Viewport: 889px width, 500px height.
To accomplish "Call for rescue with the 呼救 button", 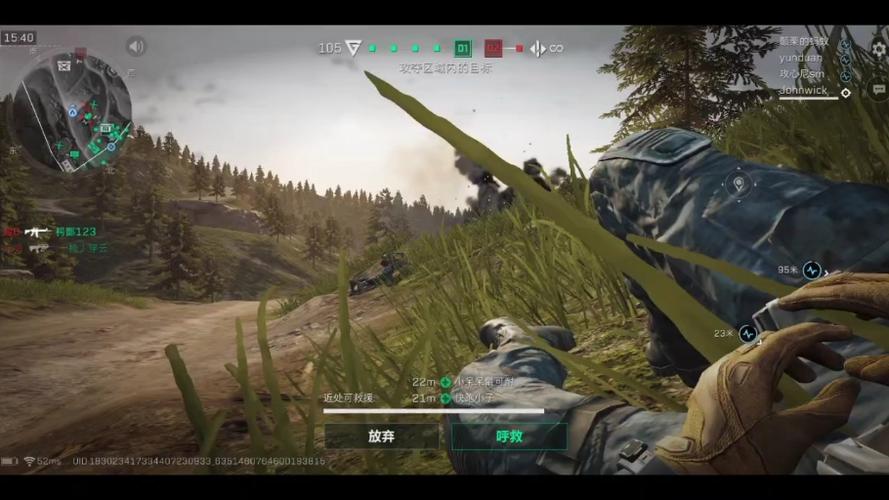I will click(509, 436).
